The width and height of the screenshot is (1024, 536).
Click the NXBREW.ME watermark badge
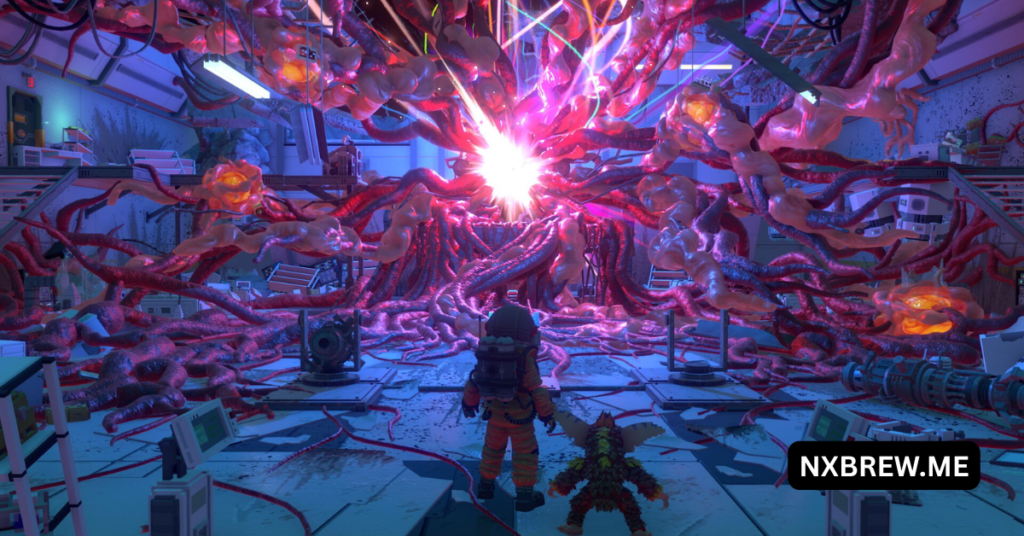pos(883,465)
